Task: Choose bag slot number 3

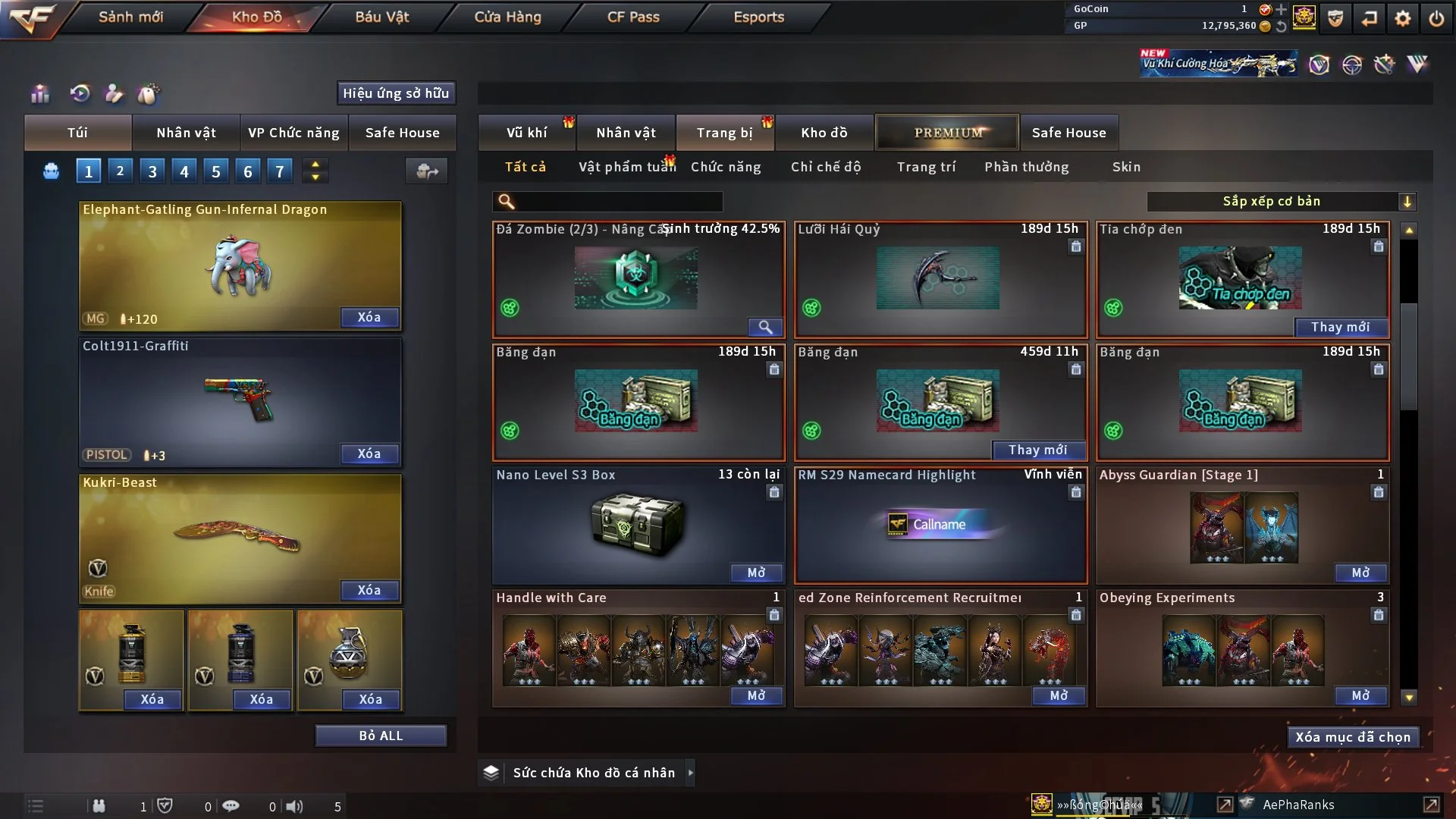Action: point(152,171)
